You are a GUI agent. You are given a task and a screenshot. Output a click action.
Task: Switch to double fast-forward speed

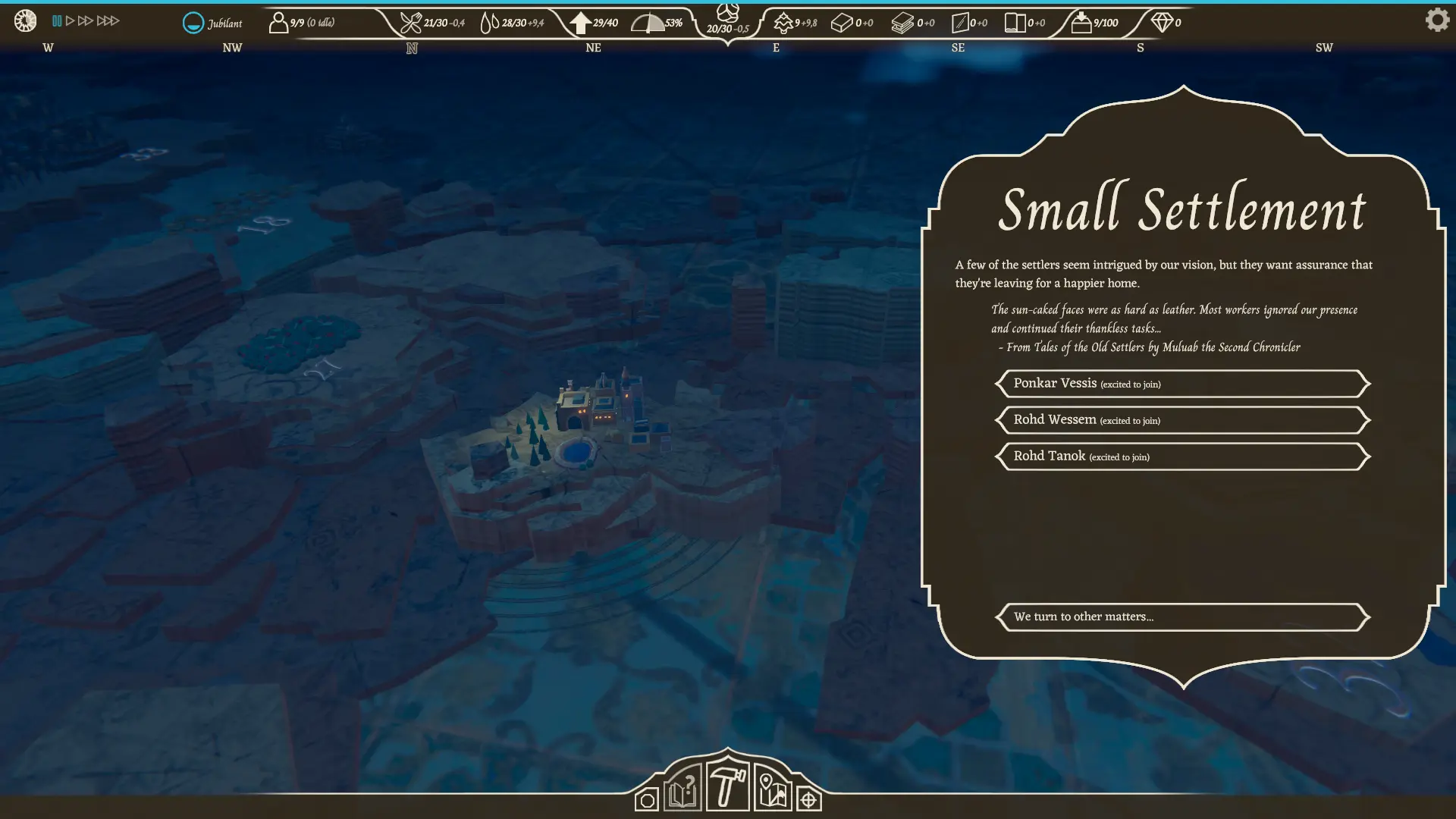point(86,21)
